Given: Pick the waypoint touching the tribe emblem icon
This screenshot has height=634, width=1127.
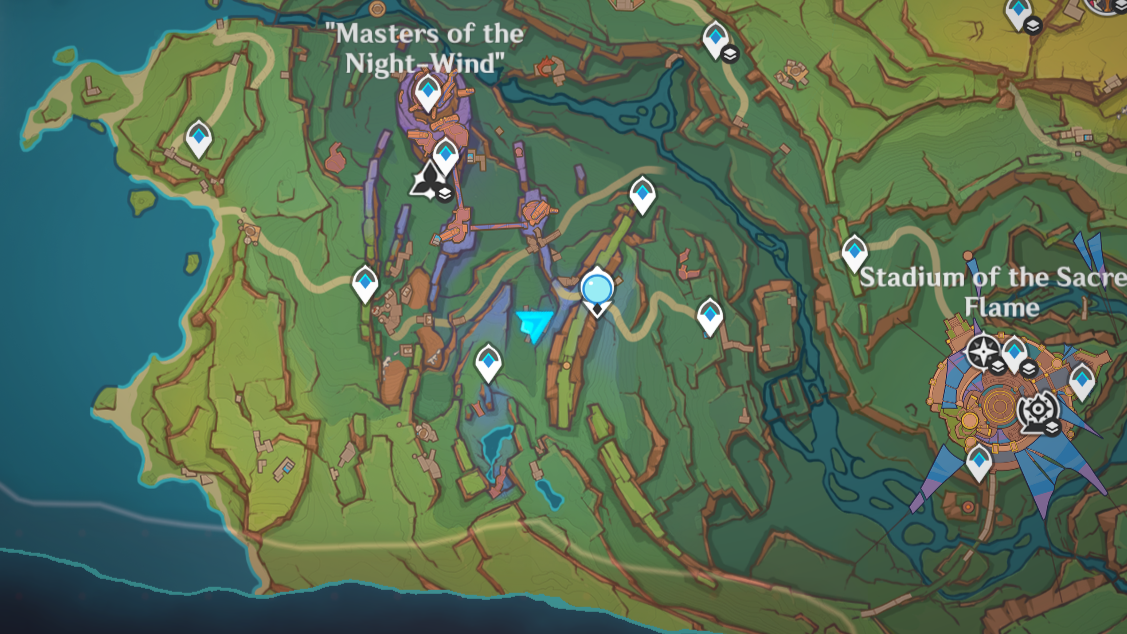Looking at the screenshot, I should pyautogui.click(x=446, y=155).
